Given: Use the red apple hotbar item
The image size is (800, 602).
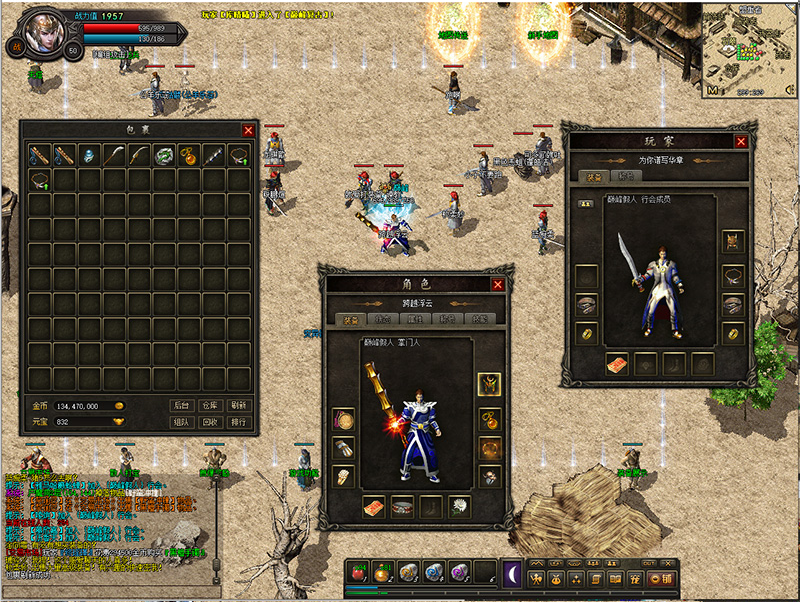Looking at the screenshot, I should point(357,571).
